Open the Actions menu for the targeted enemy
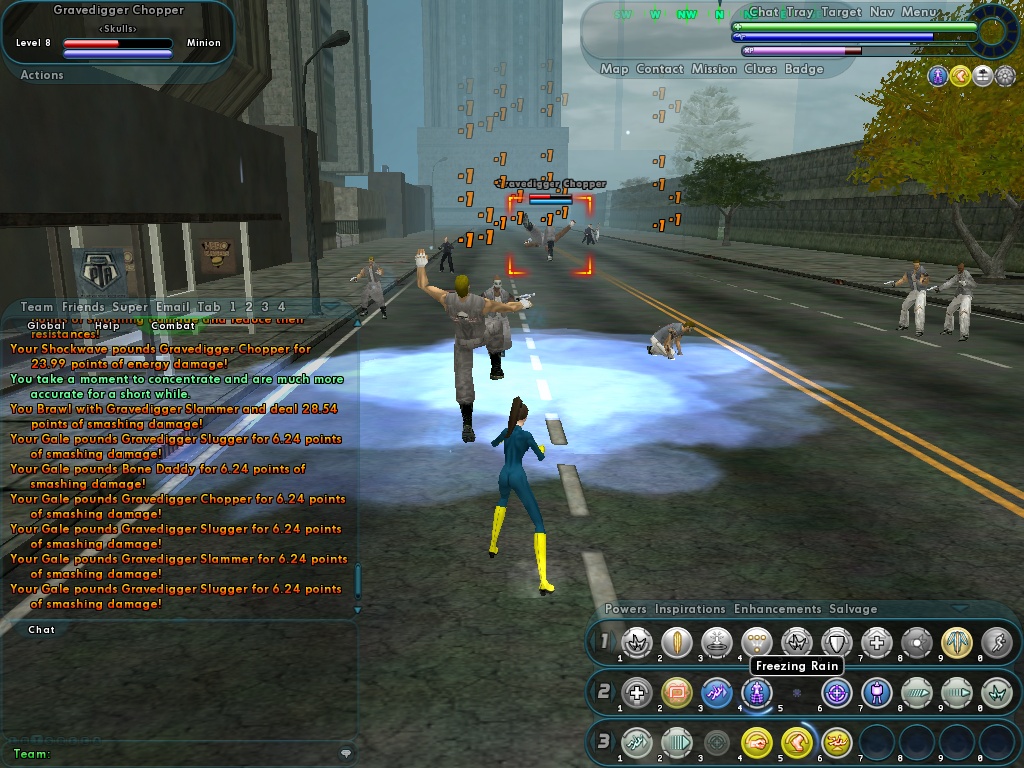Screen dimensions: 1024x768 click(42, 75)
